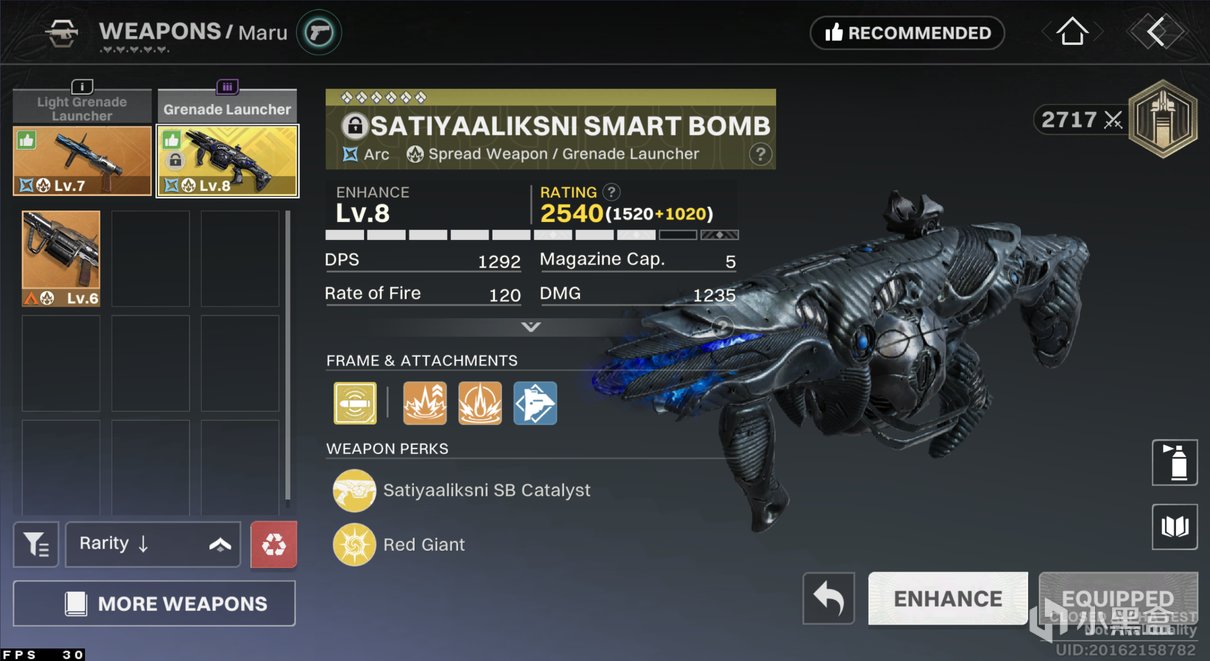Click the back arrow in top corner
Viewport: 1210px width, 661px height.
coord(1156,33)
